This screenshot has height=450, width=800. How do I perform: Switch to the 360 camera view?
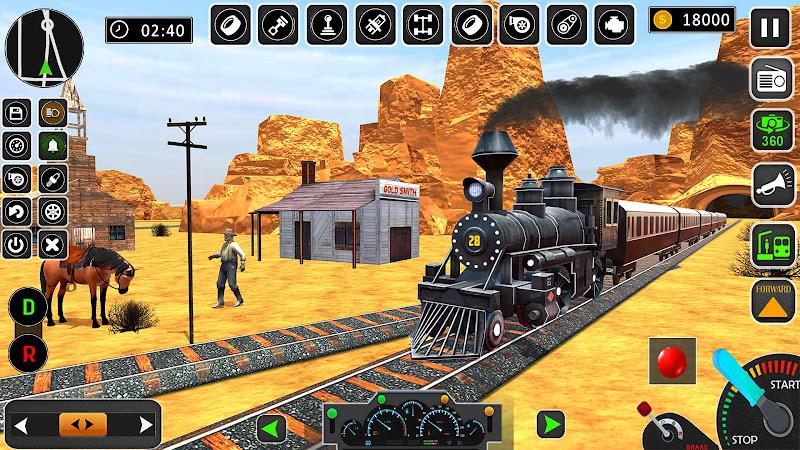[770, 131]
